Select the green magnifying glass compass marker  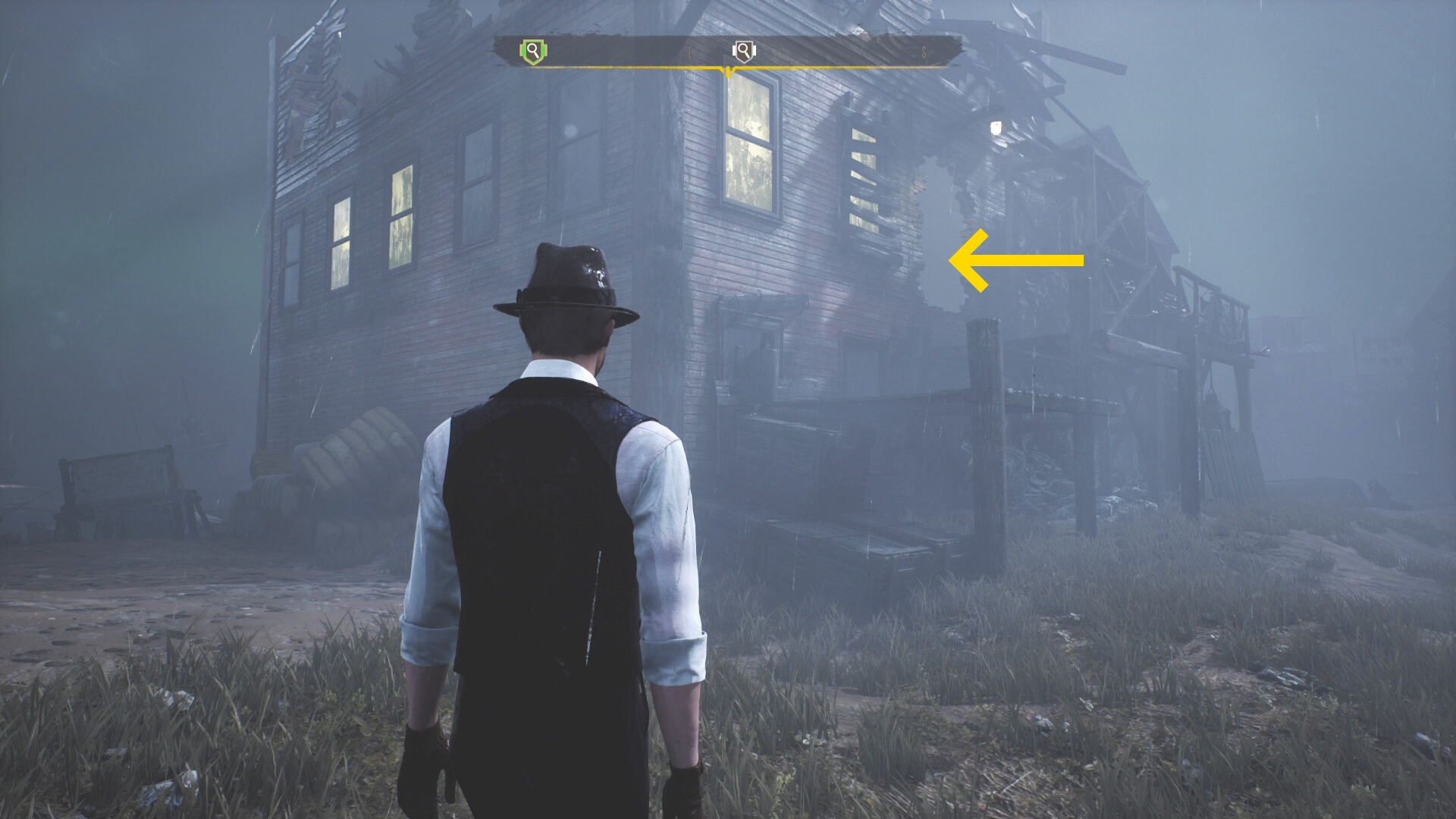pos(533,52)
